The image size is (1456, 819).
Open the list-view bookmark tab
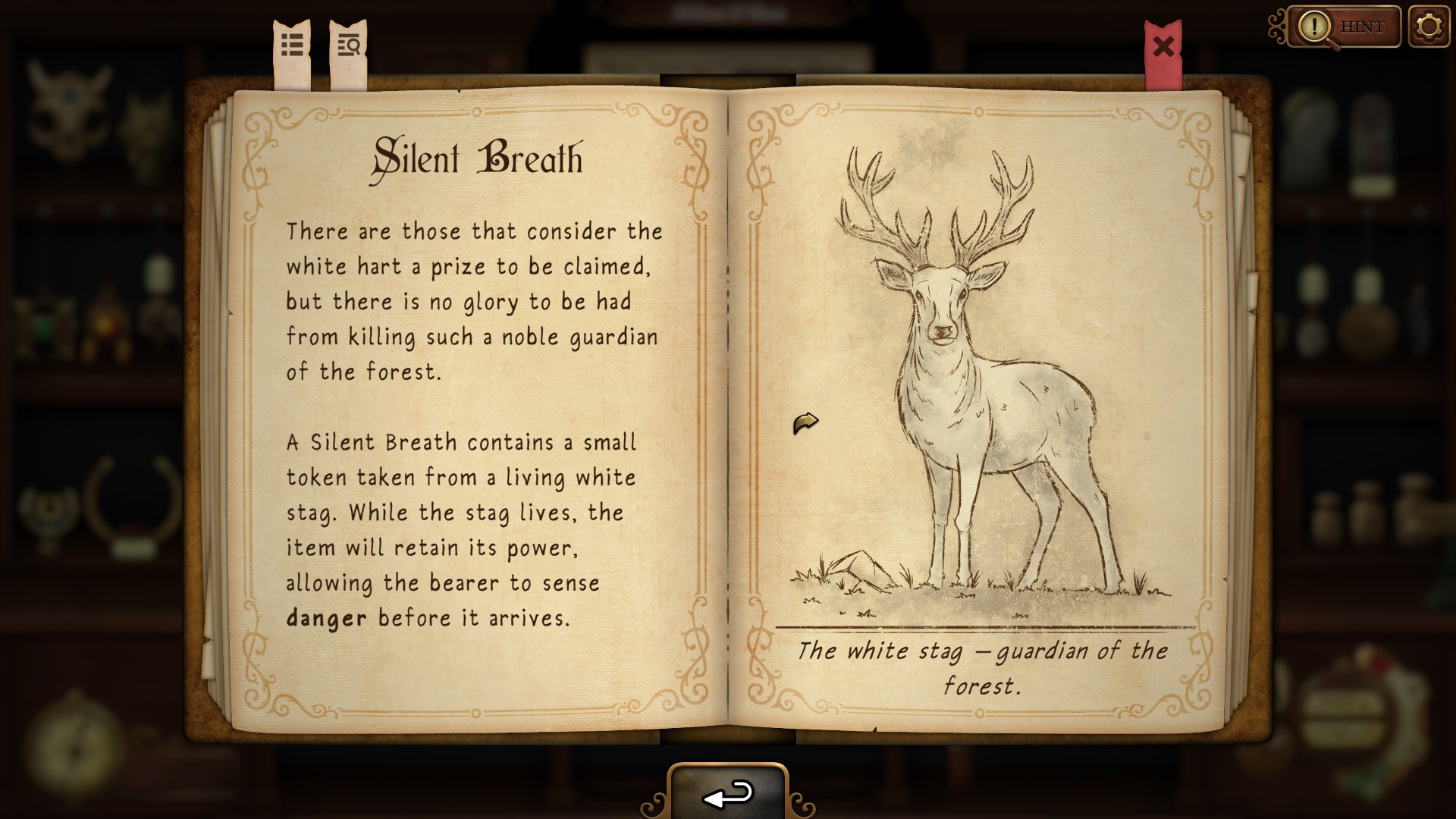coord(292,47)
